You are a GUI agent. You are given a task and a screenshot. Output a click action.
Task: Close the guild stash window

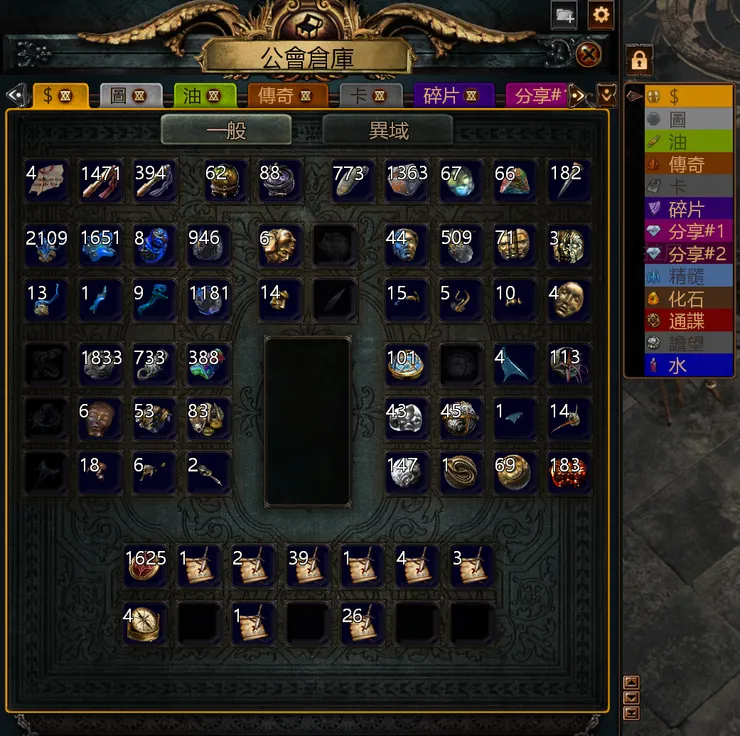590,53
